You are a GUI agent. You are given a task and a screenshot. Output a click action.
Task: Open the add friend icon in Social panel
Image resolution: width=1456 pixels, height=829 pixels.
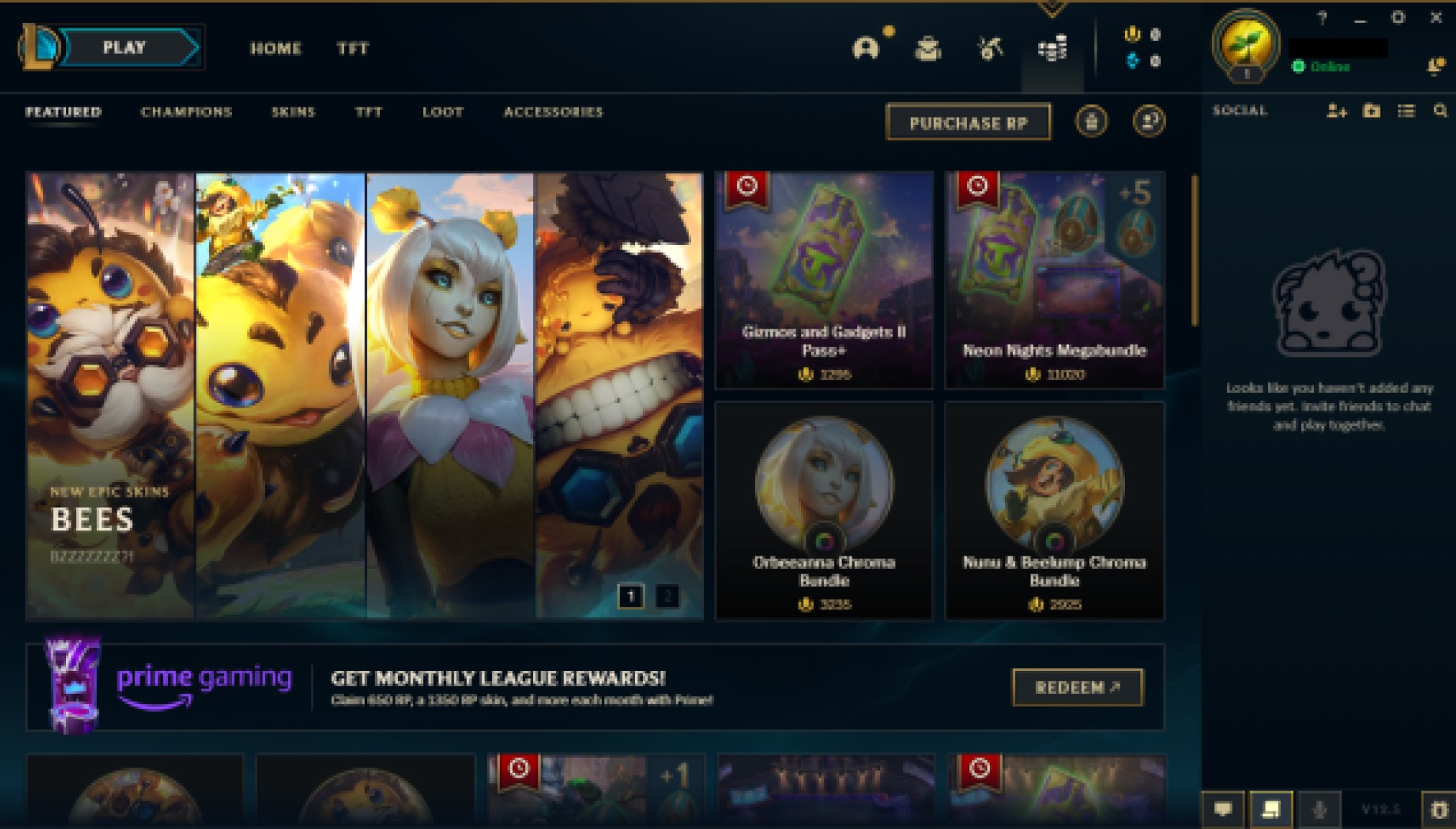click(1336, 111)
